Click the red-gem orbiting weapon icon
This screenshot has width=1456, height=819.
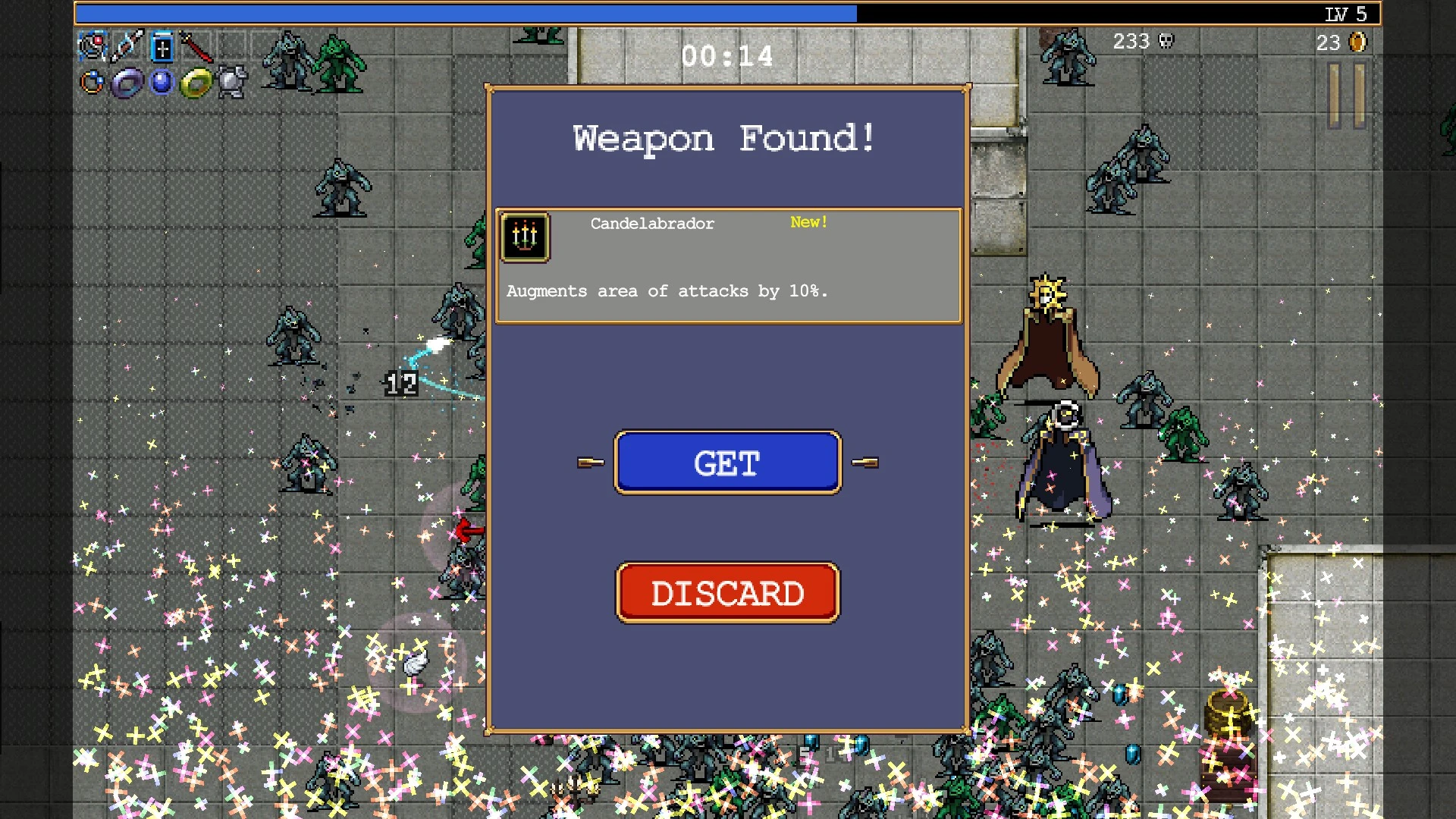coord(92,47)
